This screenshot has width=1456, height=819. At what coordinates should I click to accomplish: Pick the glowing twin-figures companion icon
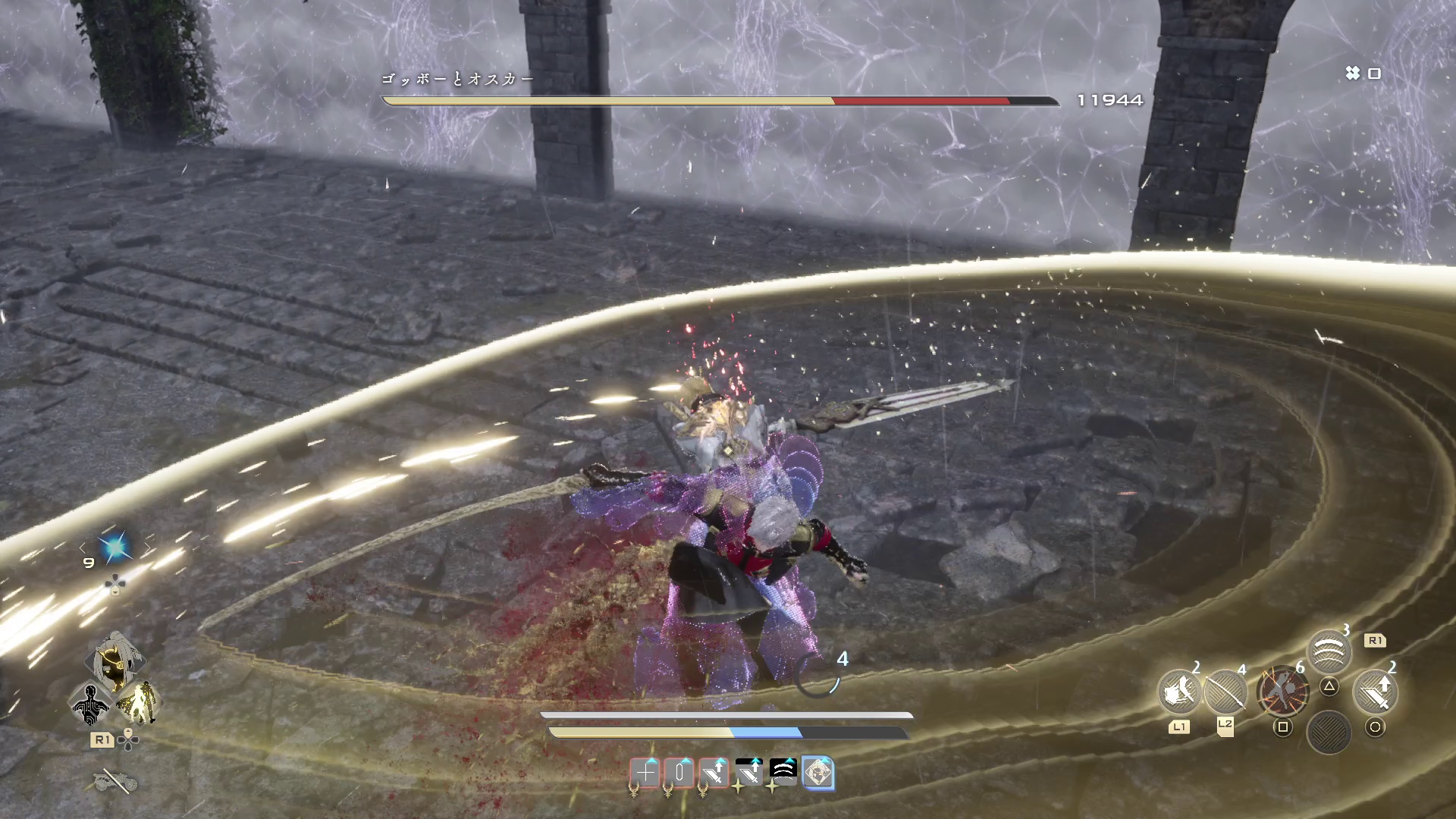138,701
